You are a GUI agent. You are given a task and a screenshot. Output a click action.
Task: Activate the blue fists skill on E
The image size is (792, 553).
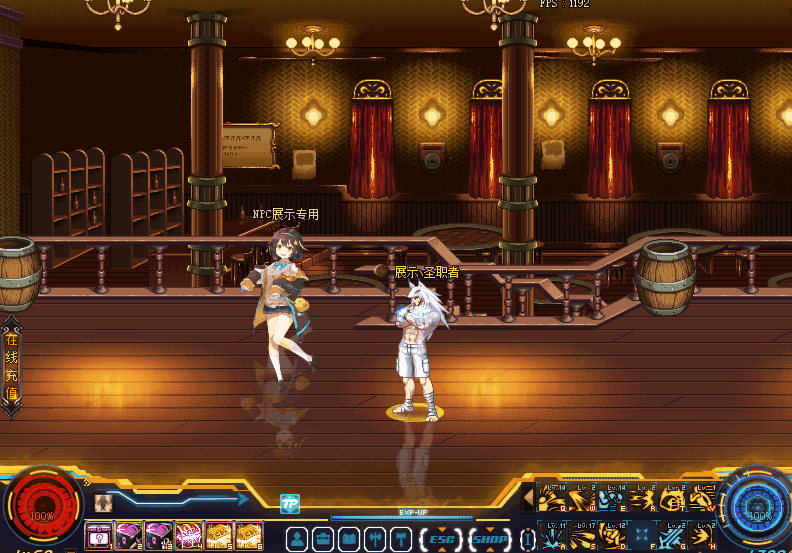click(612, 497)
